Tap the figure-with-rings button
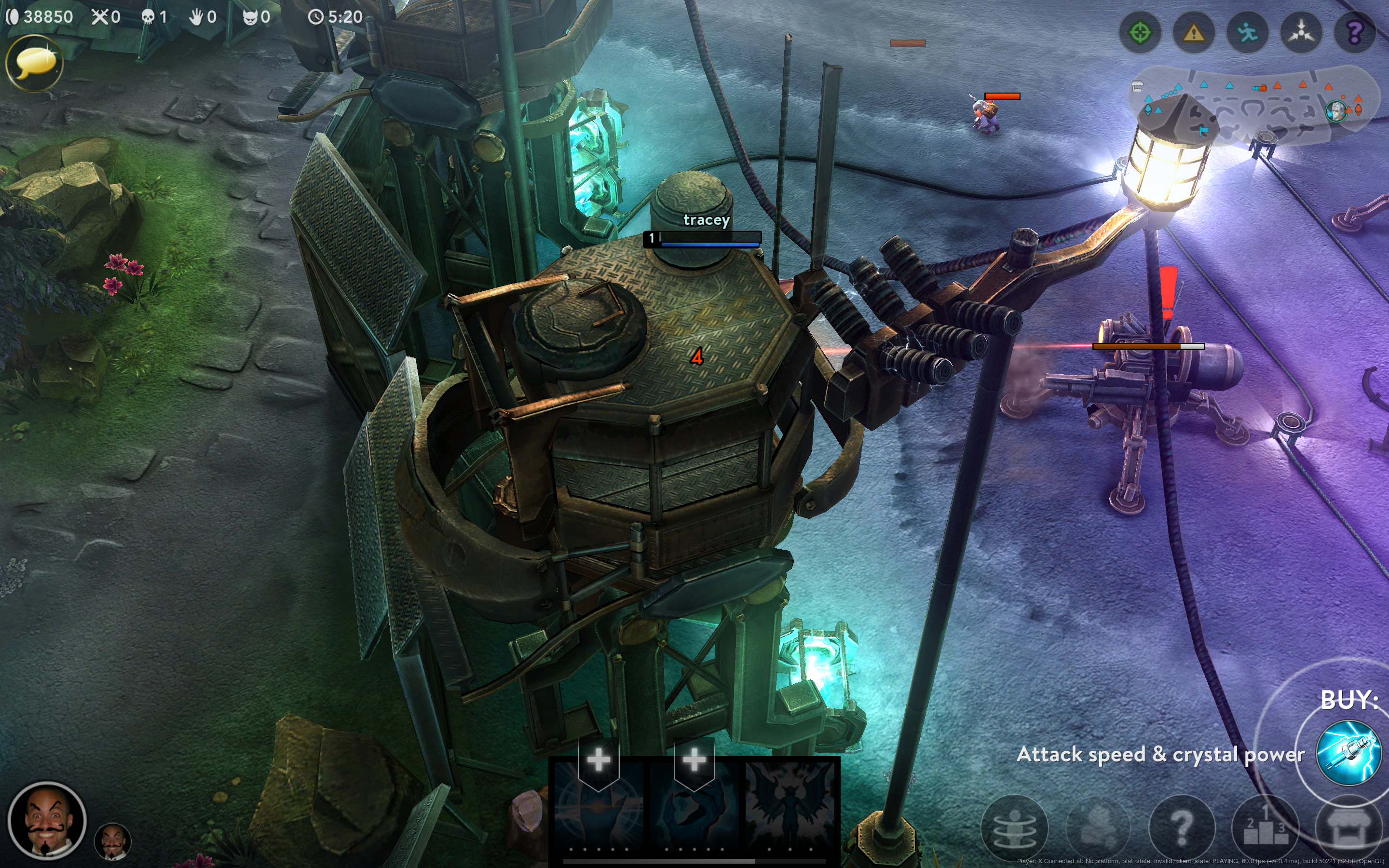The width and height of the screenshot is (1389, 868). tap(1014, 828)
